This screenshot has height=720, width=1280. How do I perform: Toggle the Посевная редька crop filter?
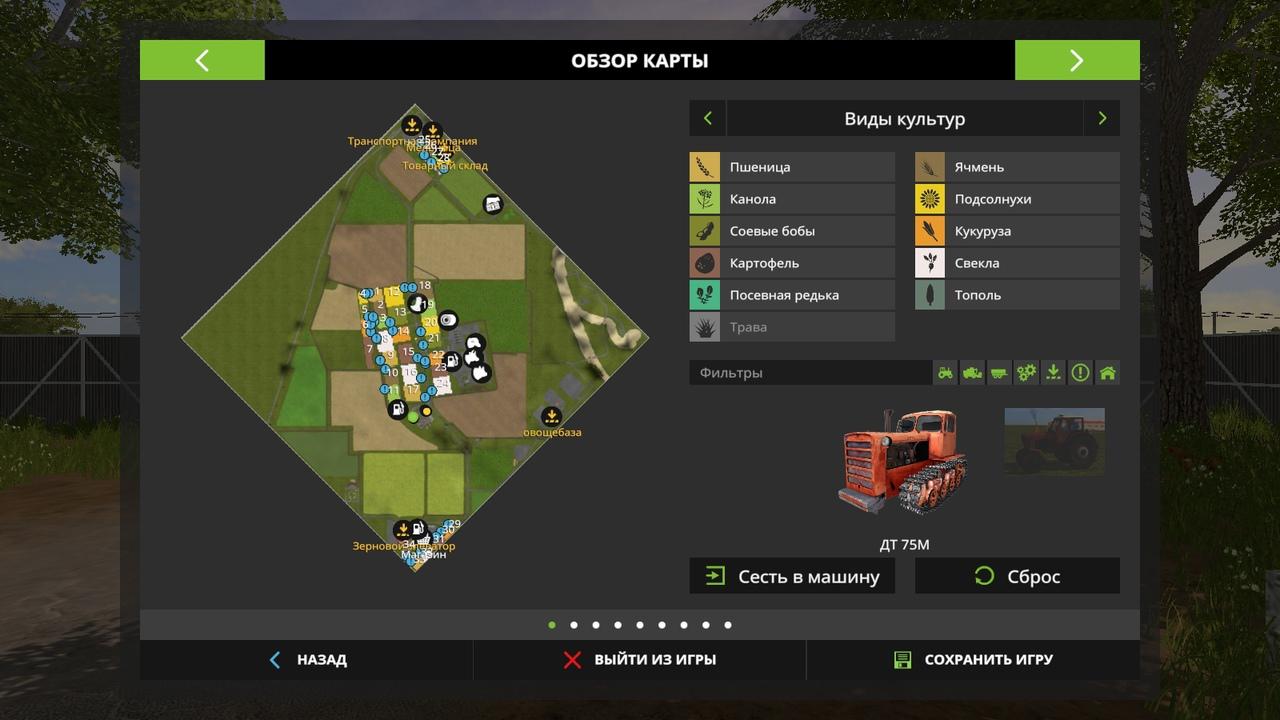(x=792, y=295)
